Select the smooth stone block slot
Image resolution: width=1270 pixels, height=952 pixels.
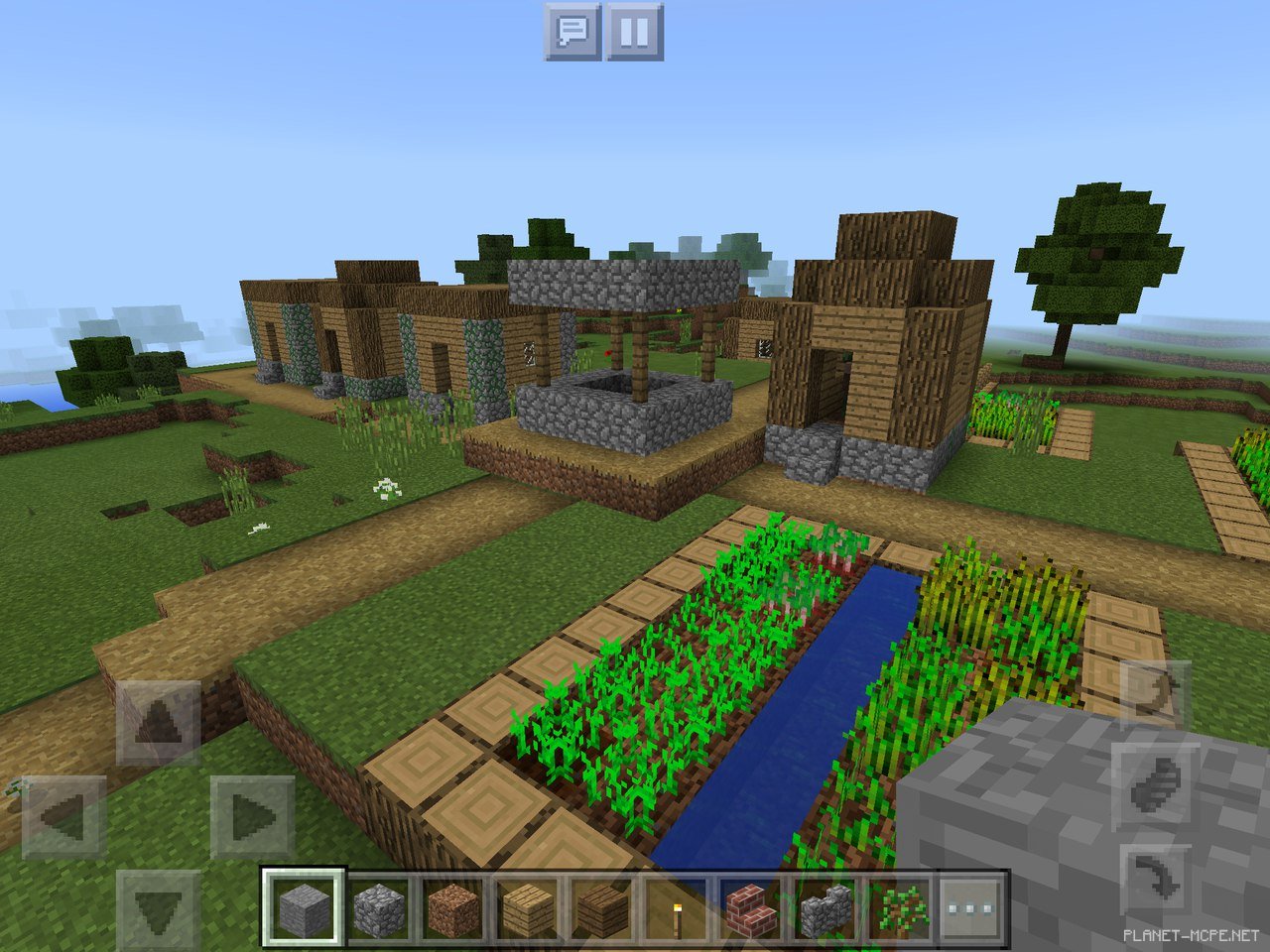point(304,907)
